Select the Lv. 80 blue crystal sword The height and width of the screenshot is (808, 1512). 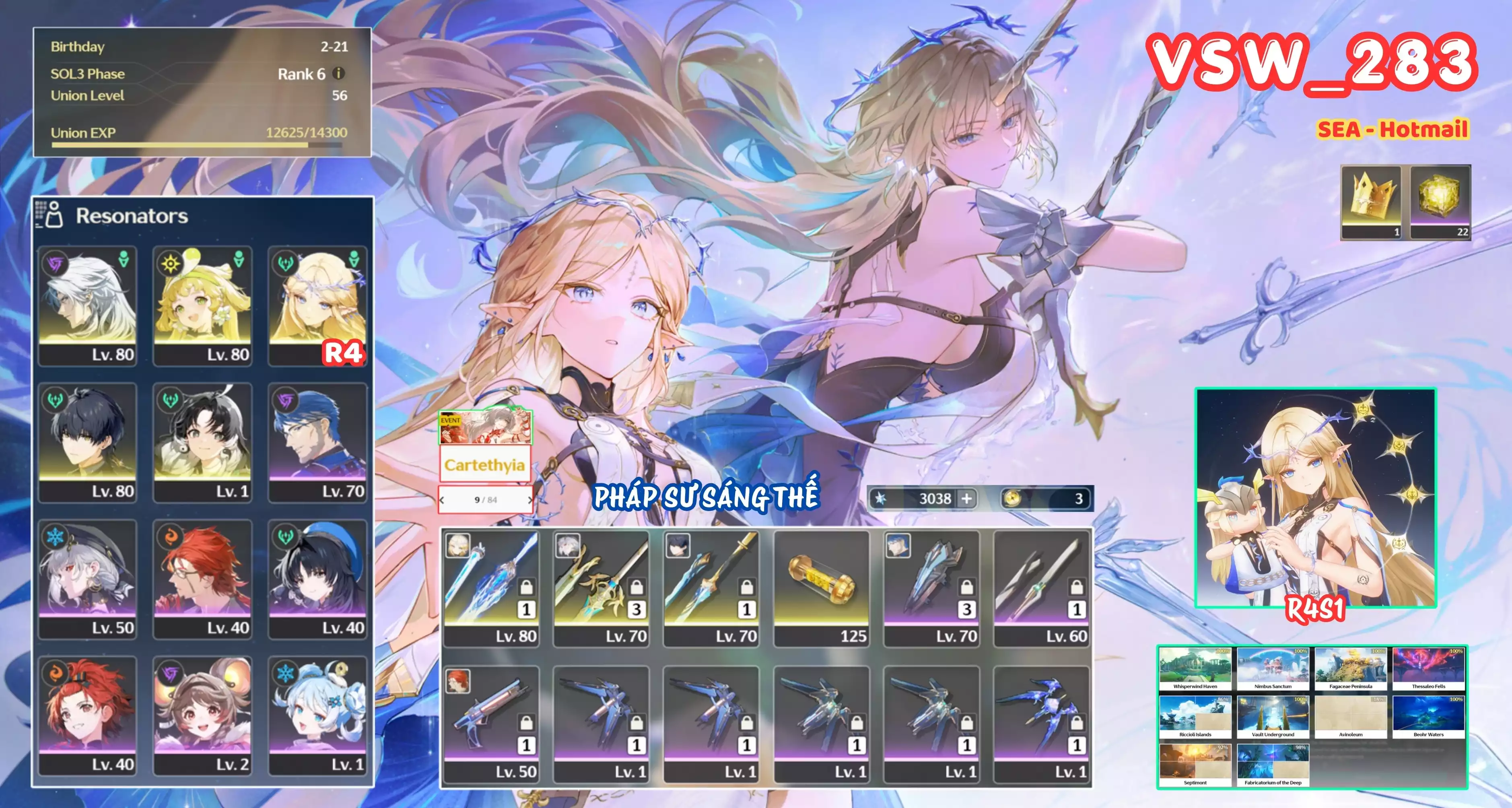coord(491,588)
